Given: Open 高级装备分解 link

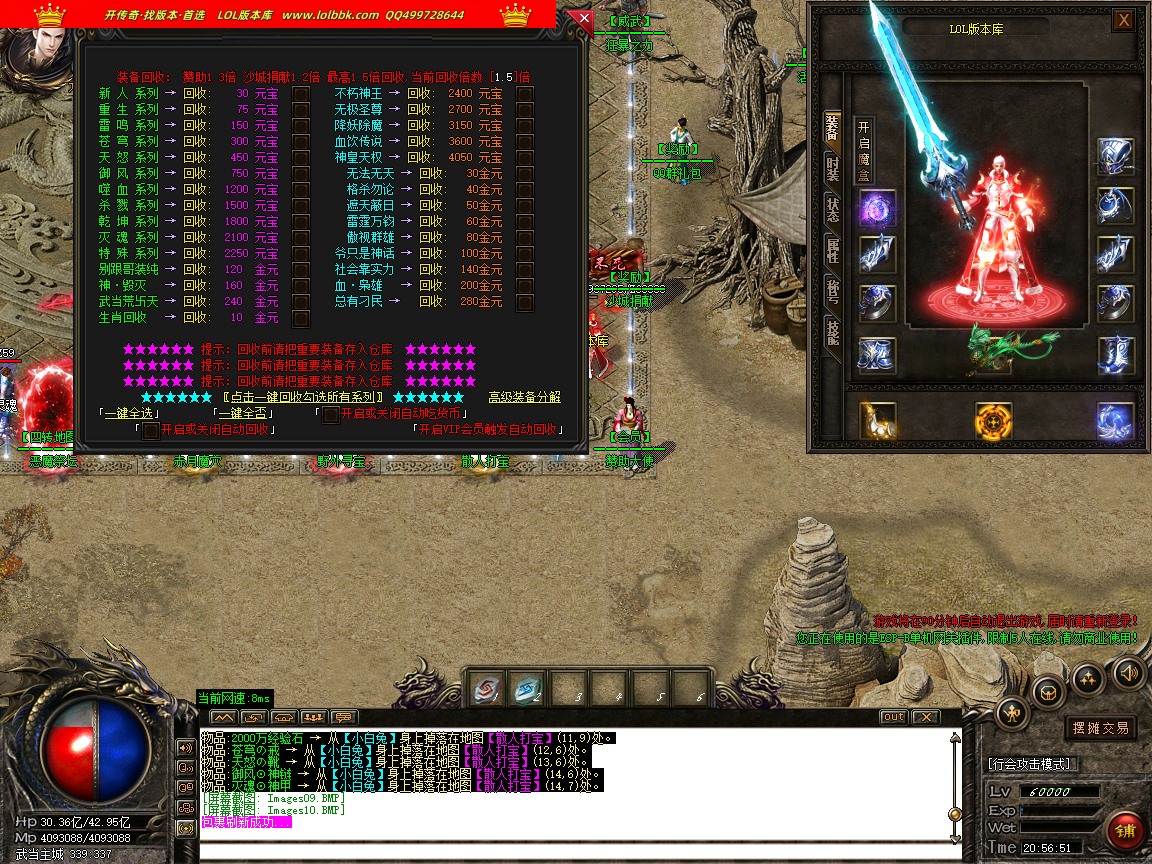Looking at the screenshot, I should click(x=524, y=397).
